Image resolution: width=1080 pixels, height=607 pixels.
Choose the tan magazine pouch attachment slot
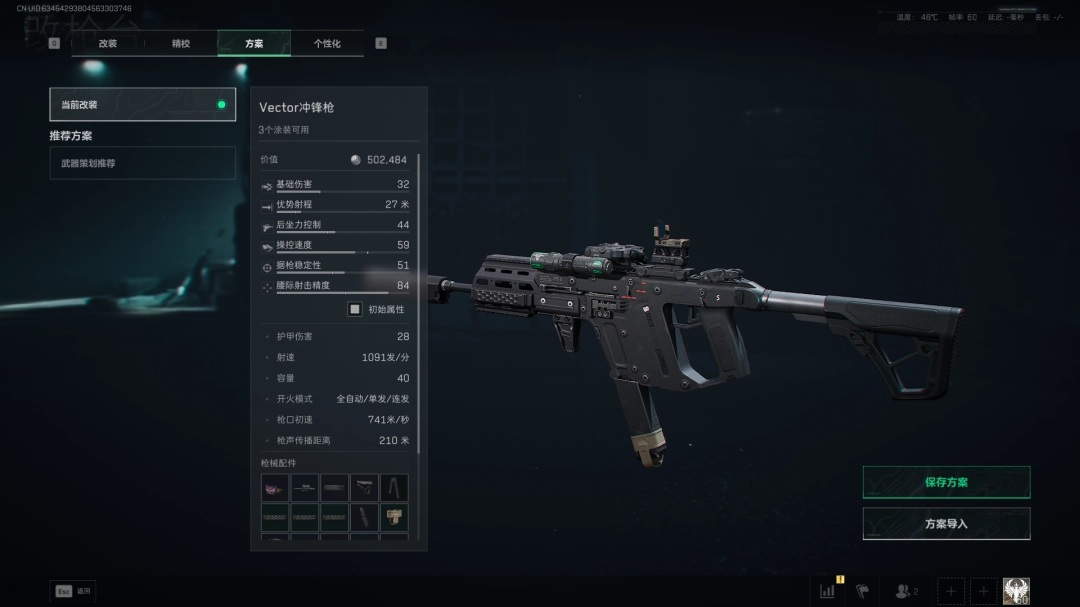click(x=394, y=517)
